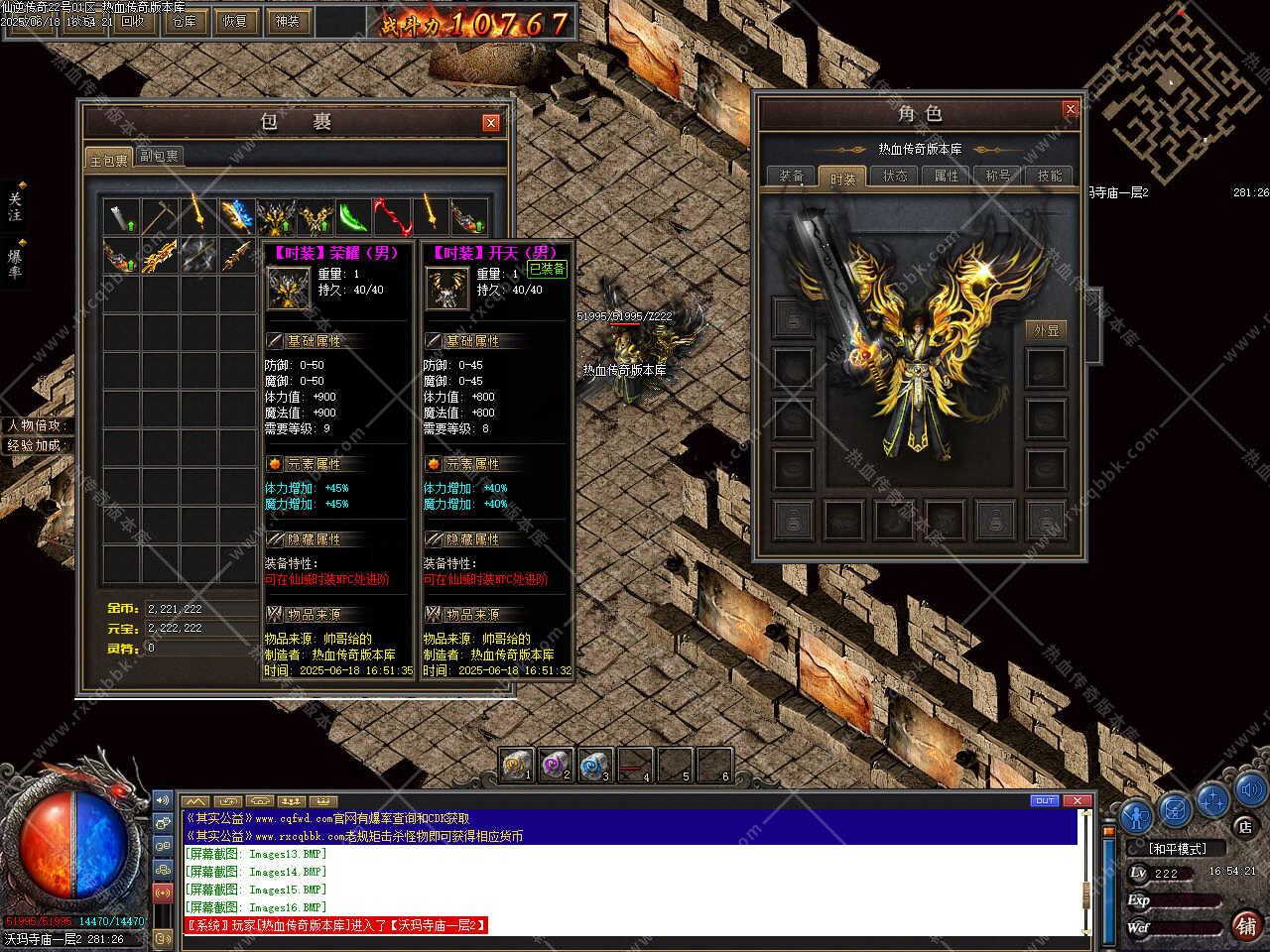Close the 角色 character window
The image size is (1270, 952).
pyautogui.click(x=1070, y=109)
